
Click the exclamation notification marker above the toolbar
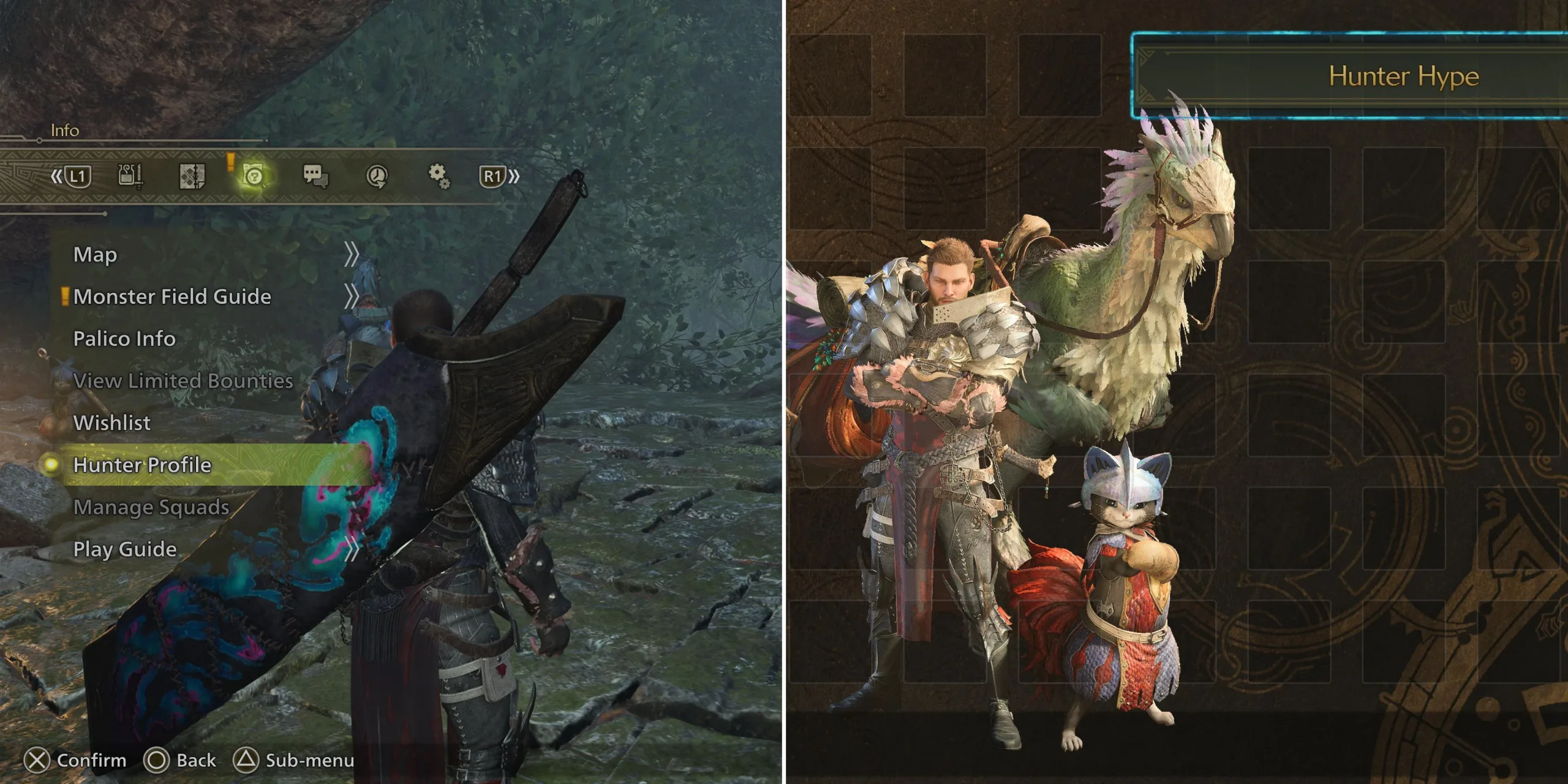232,164
